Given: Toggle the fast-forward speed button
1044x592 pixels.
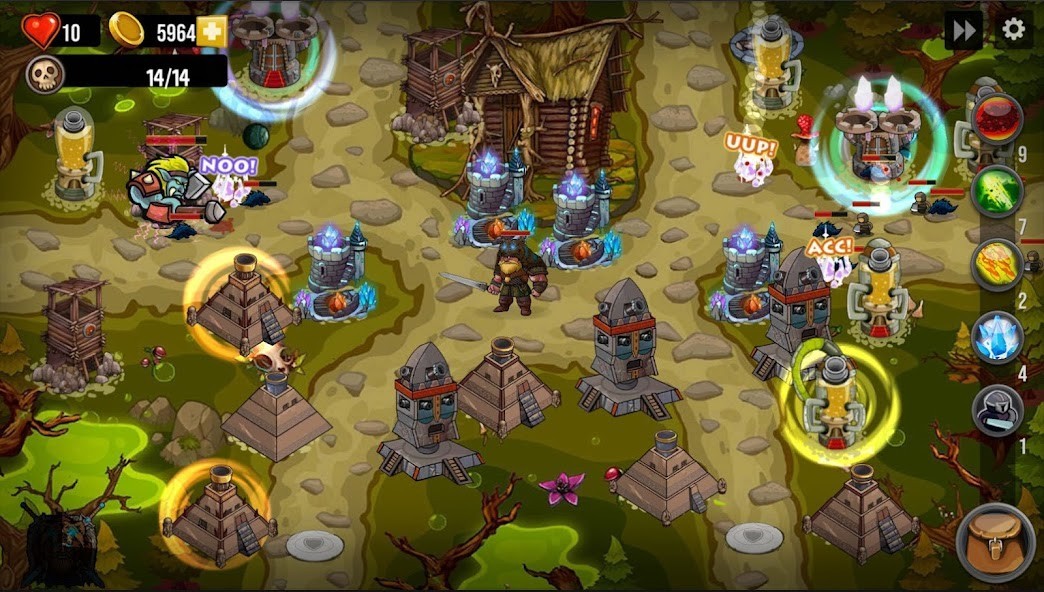Looking at the screenshot, I should click(x=963, y=30).
